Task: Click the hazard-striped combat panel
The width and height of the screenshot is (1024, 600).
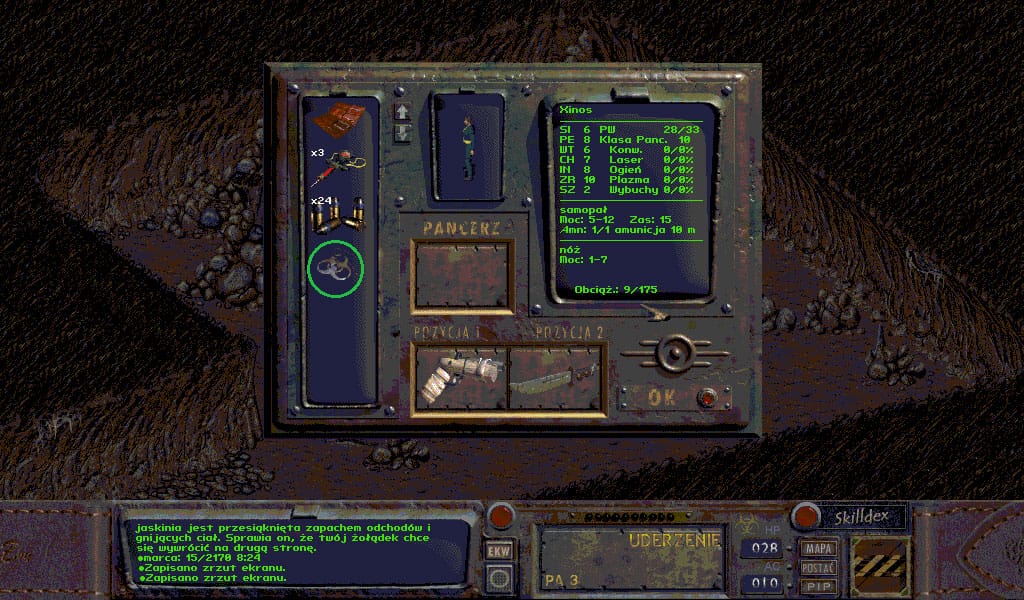Action: pos(881,567)
